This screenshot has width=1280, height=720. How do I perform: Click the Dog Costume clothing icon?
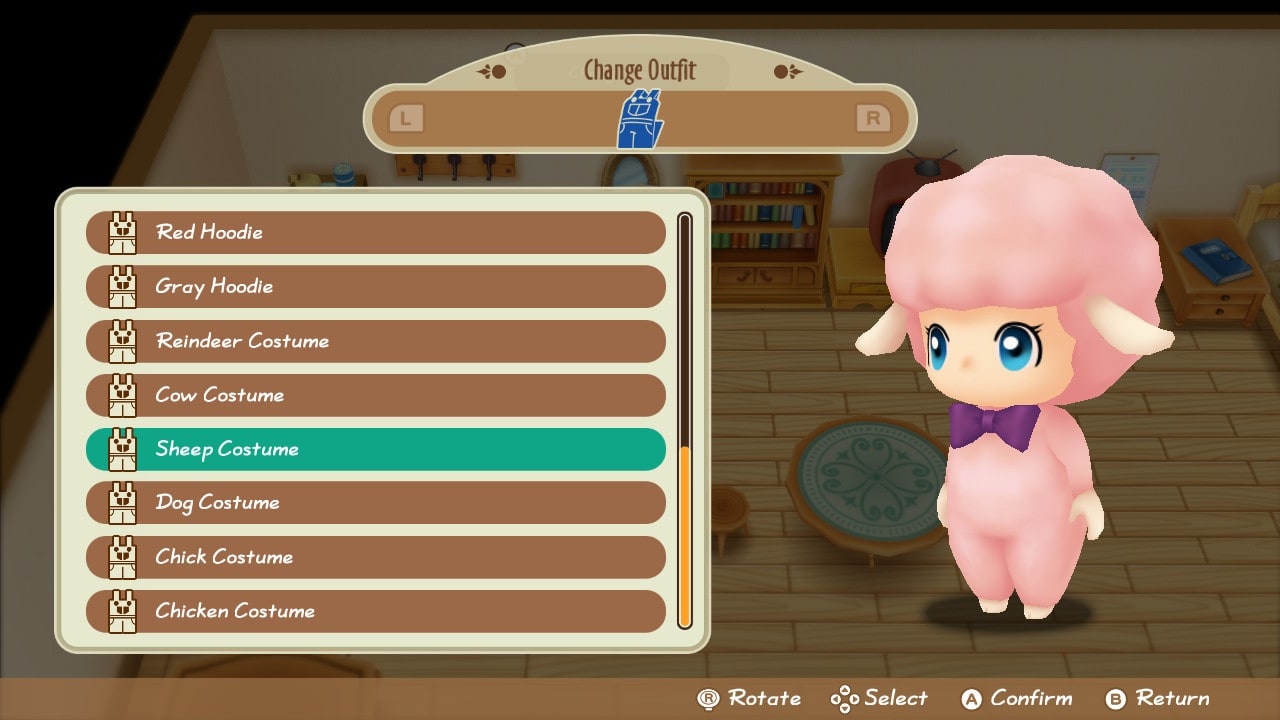pos(123,503)
